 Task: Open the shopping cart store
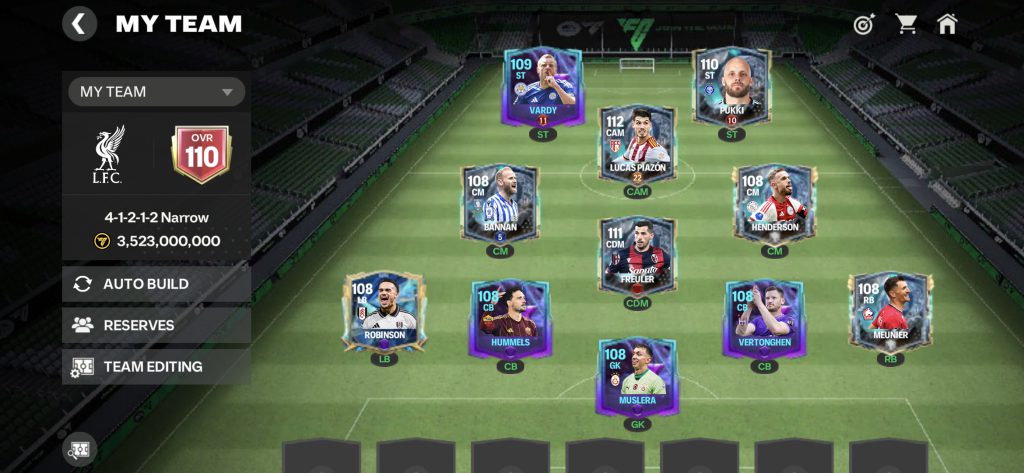click(x=907, y=24)
